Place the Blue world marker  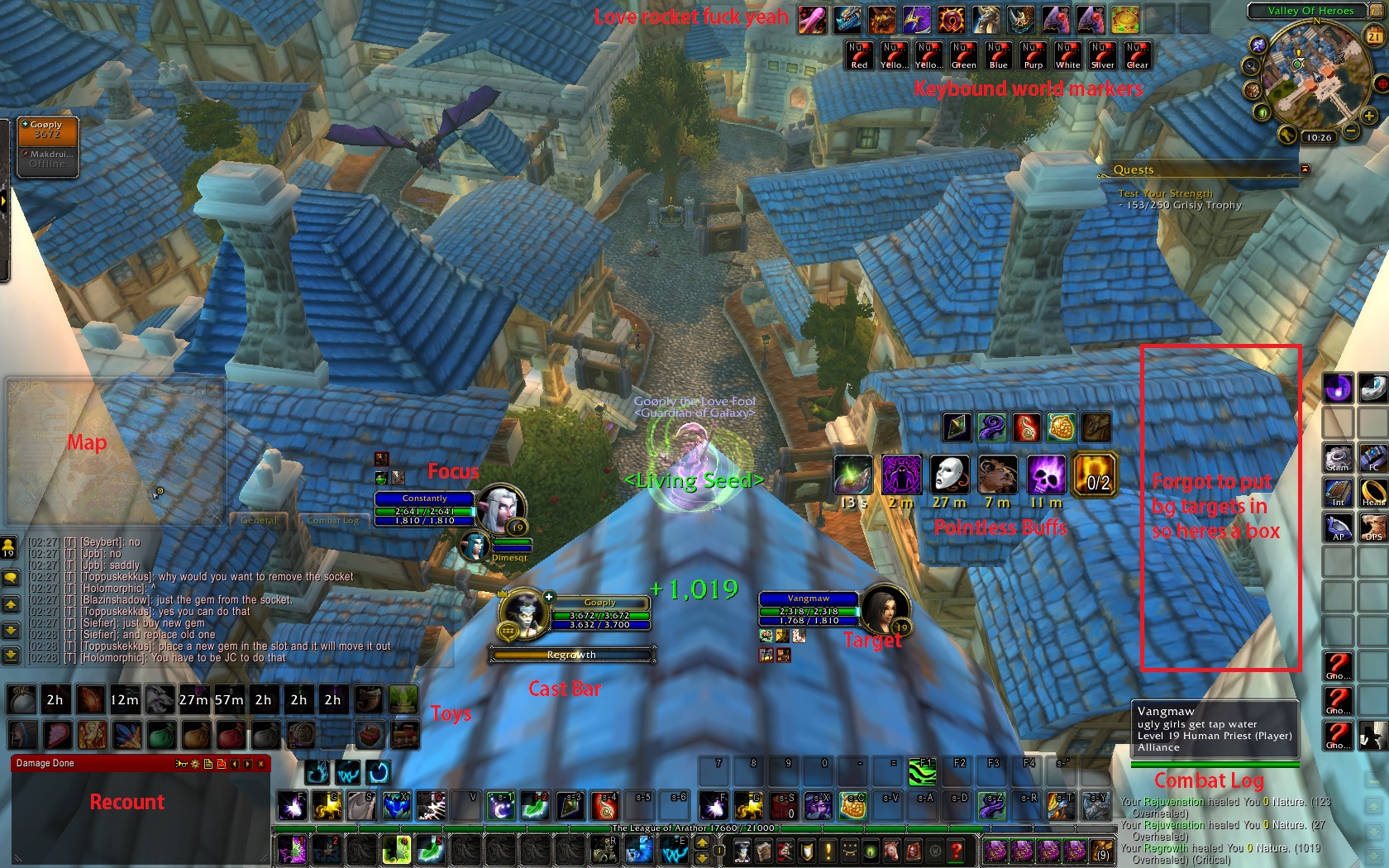click(999, 55)
